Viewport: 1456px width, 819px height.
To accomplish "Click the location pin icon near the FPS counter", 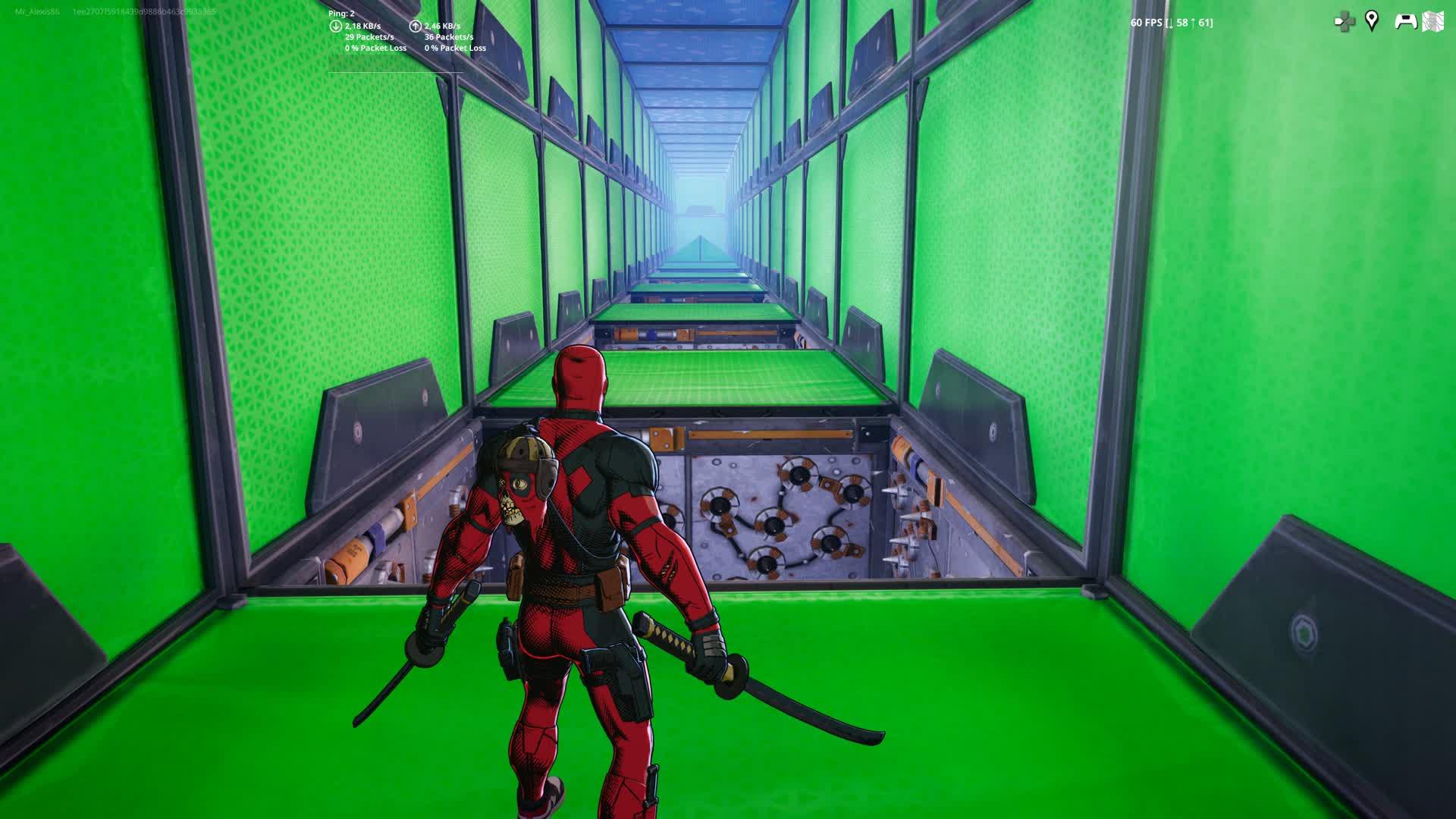I will (1371, 21).
